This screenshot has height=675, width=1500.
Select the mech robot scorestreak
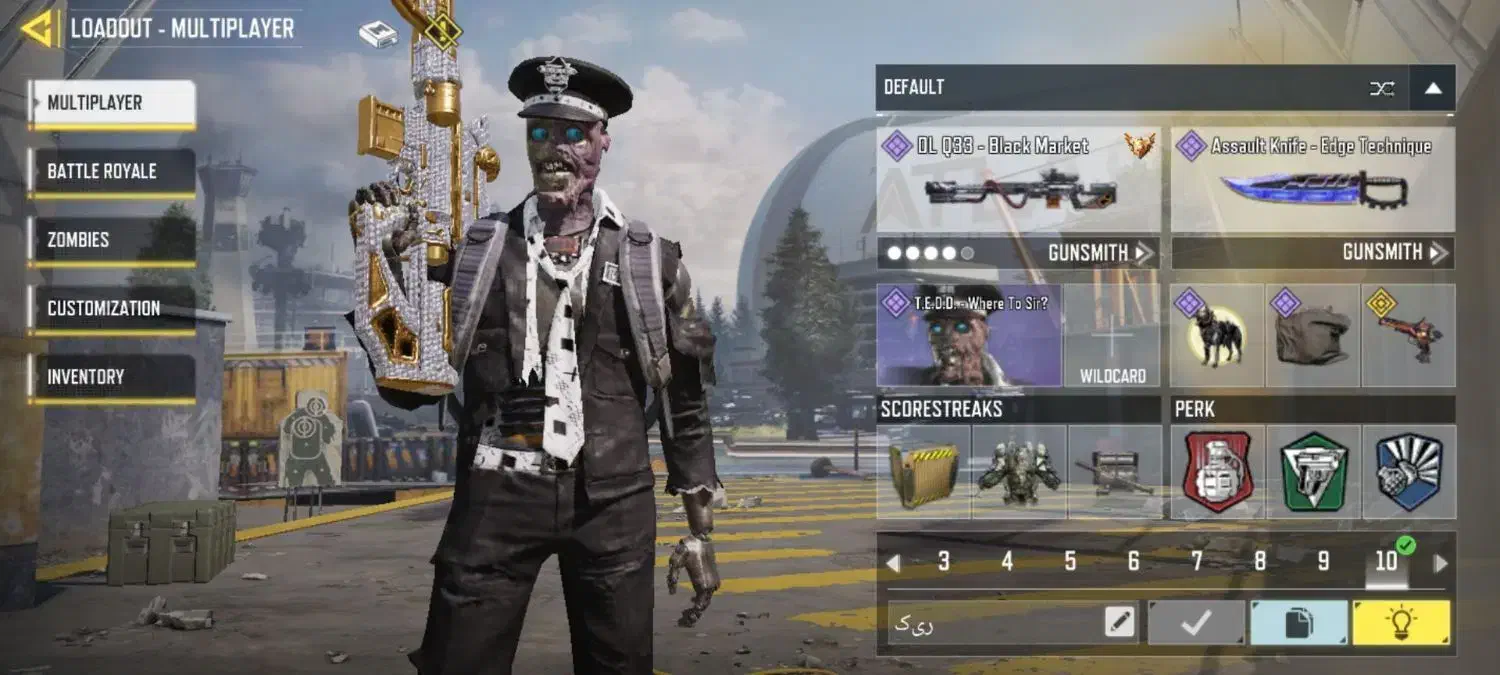[1018, 472]
